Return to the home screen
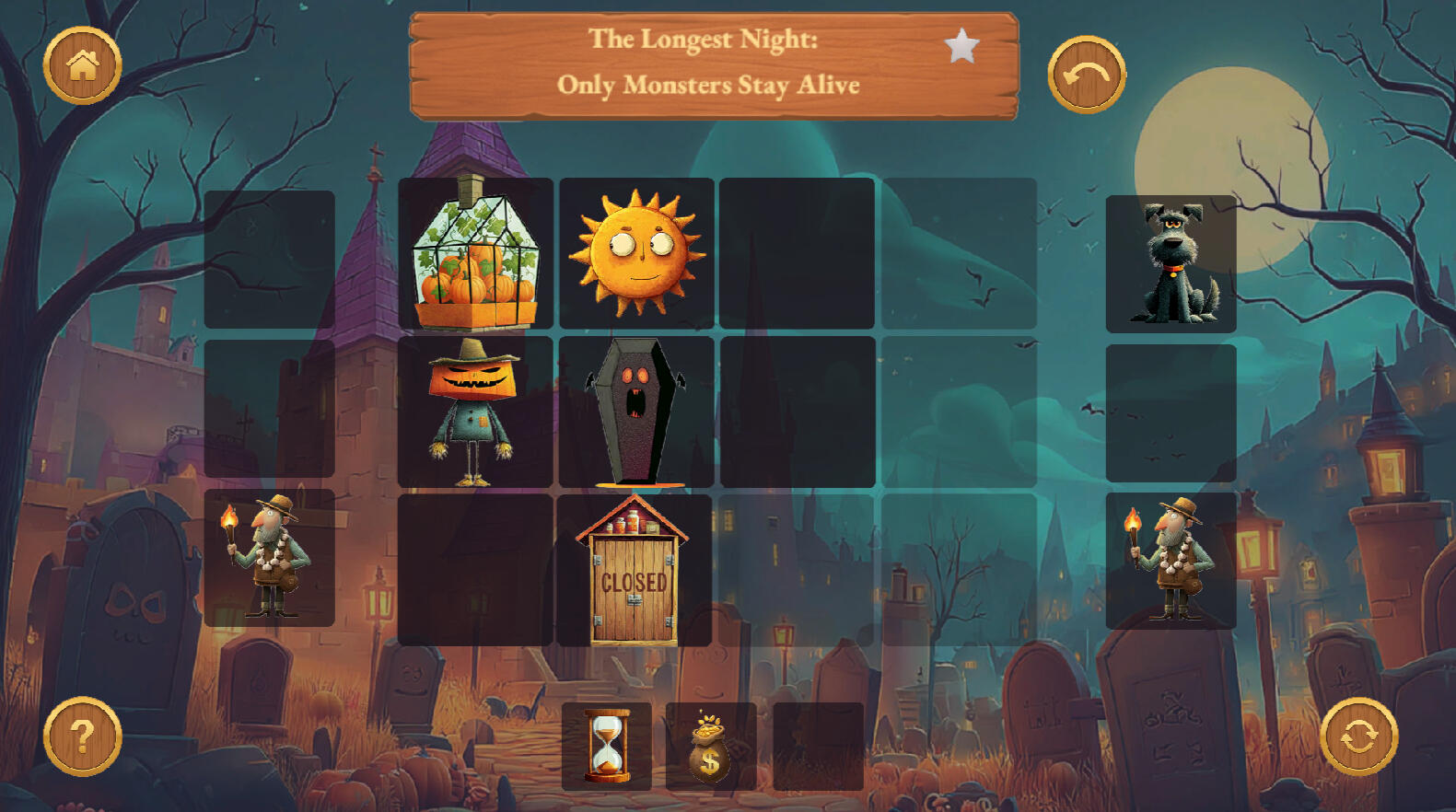Screen dimensions: 1456x812 [82, 65]
